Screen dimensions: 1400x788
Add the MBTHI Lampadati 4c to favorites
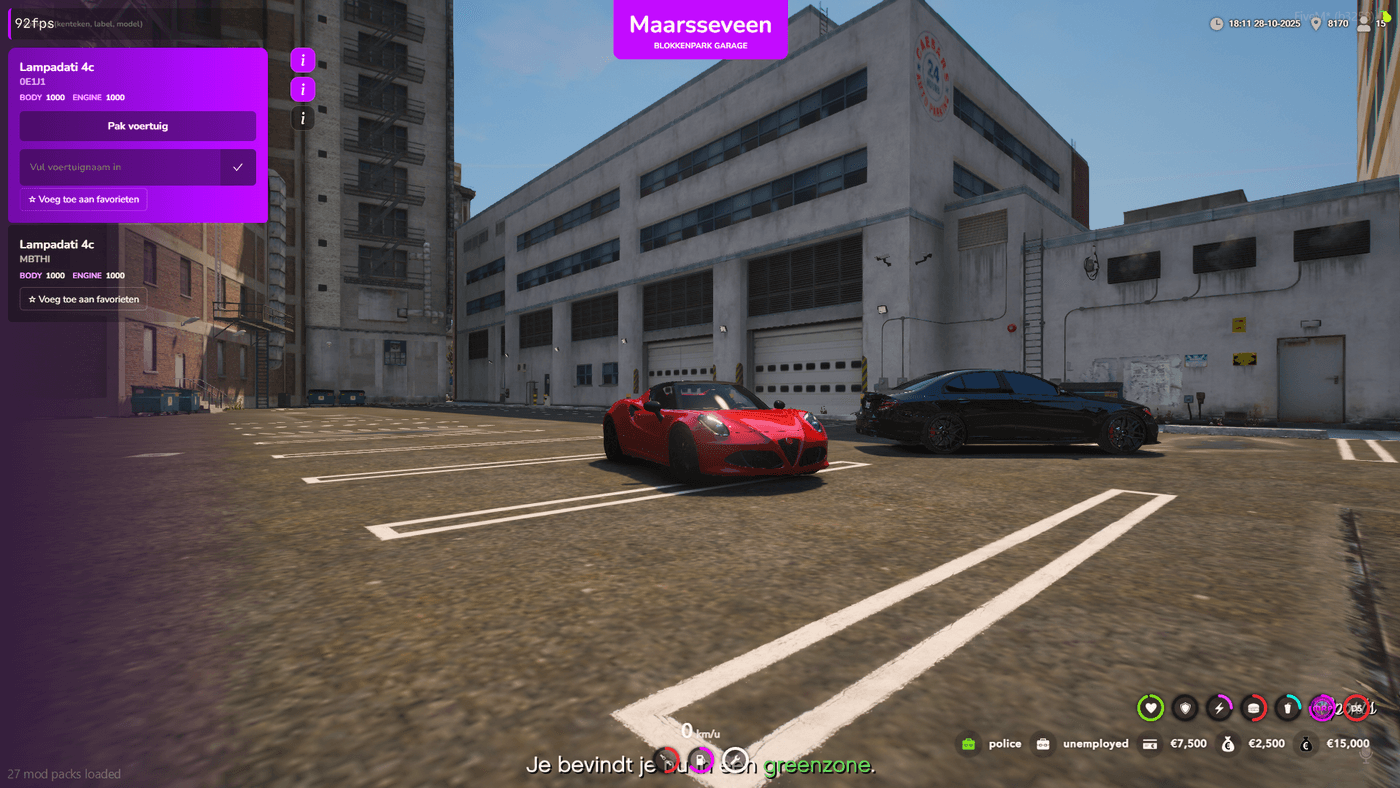[84, 299]
